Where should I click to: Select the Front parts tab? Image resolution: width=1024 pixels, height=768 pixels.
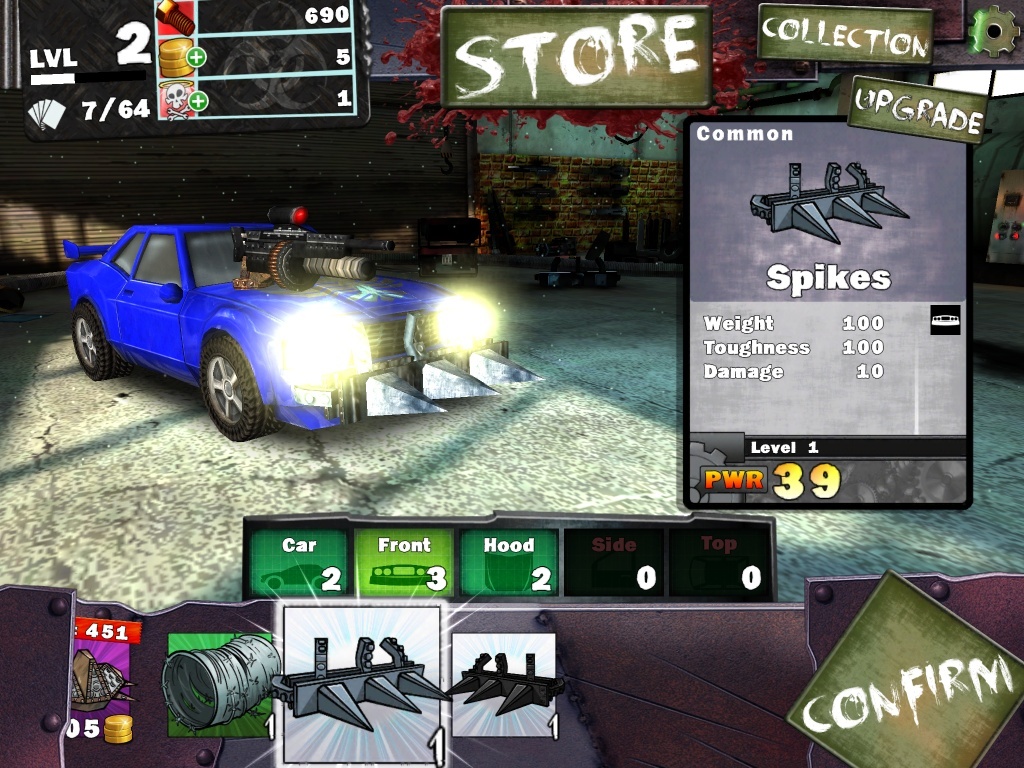tap(404, 562)
